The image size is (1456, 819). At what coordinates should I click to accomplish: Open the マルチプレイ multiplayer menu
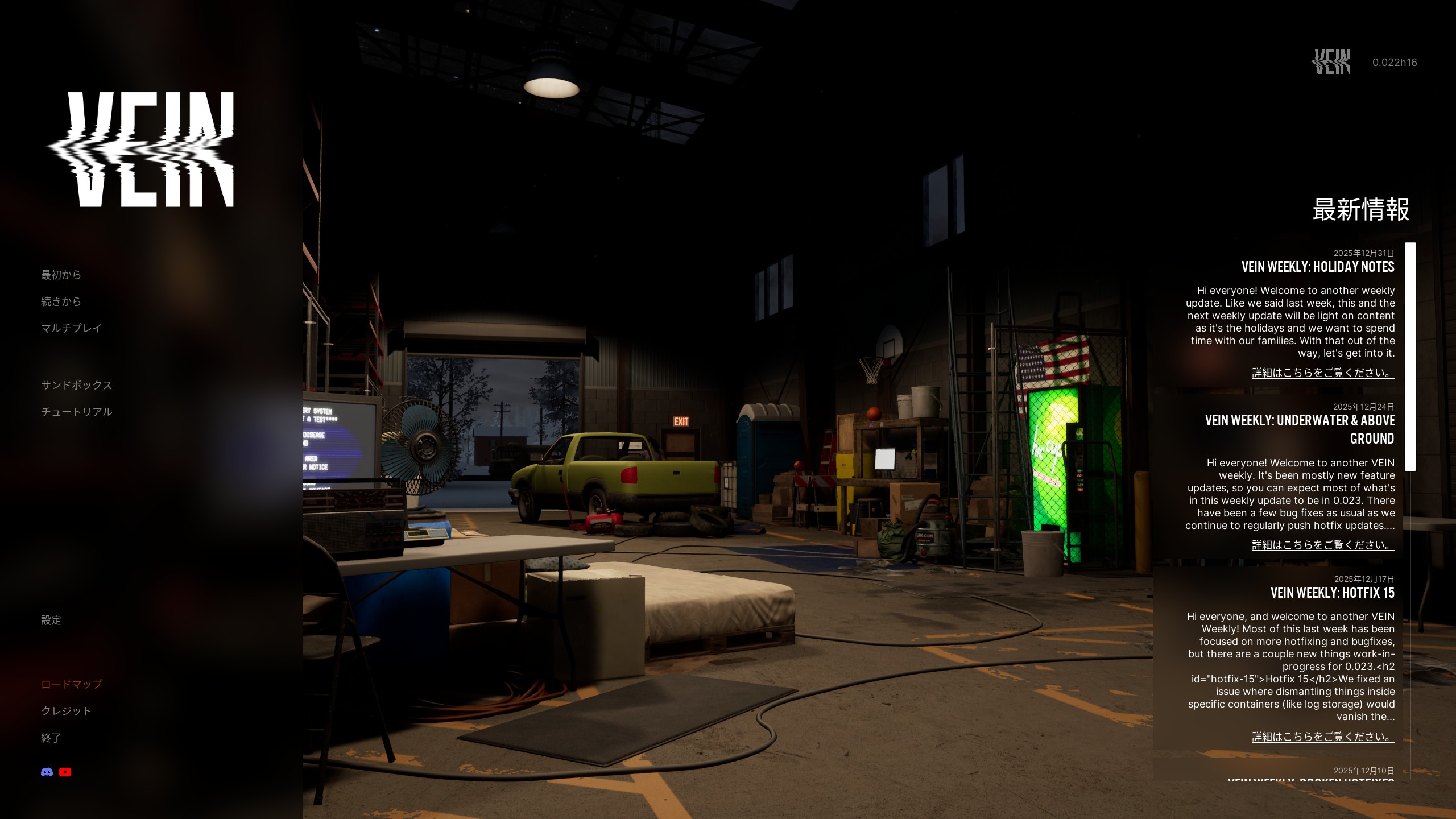click(x=71, y=328)
